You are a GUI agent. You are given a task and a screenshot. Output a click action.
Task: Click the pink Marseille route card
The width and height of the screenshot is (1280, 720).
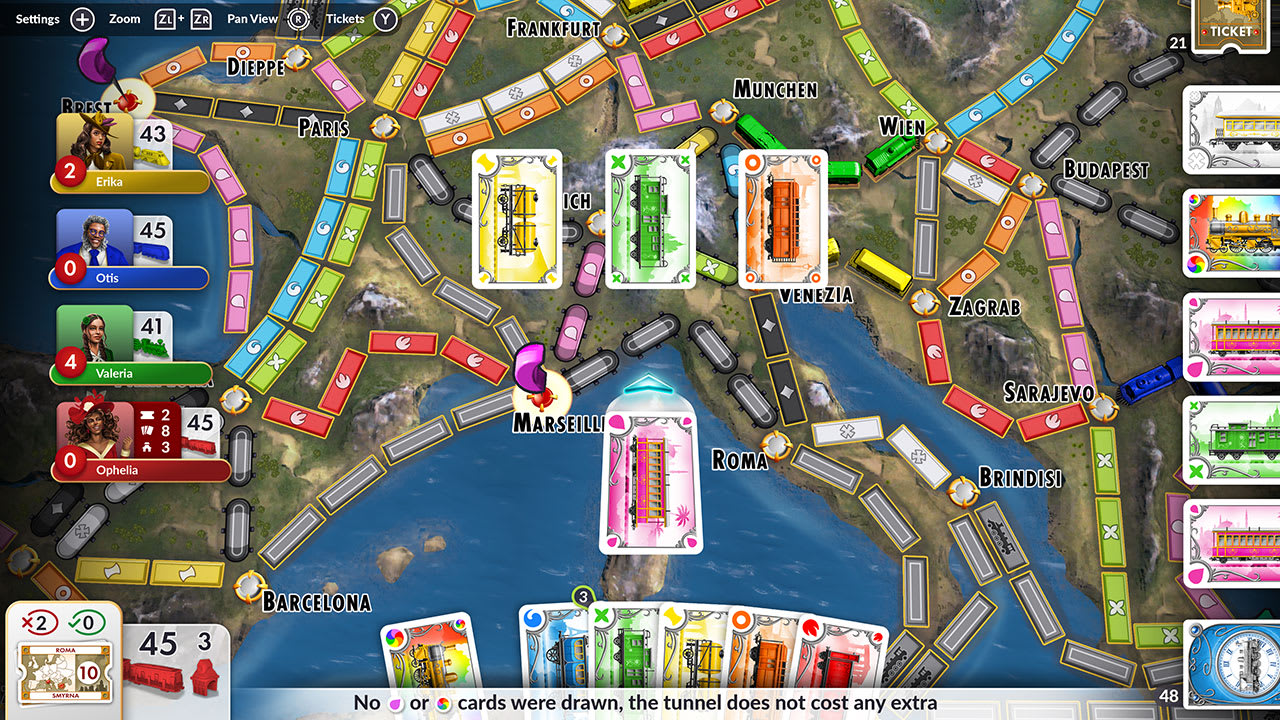[x=648, y=480]
